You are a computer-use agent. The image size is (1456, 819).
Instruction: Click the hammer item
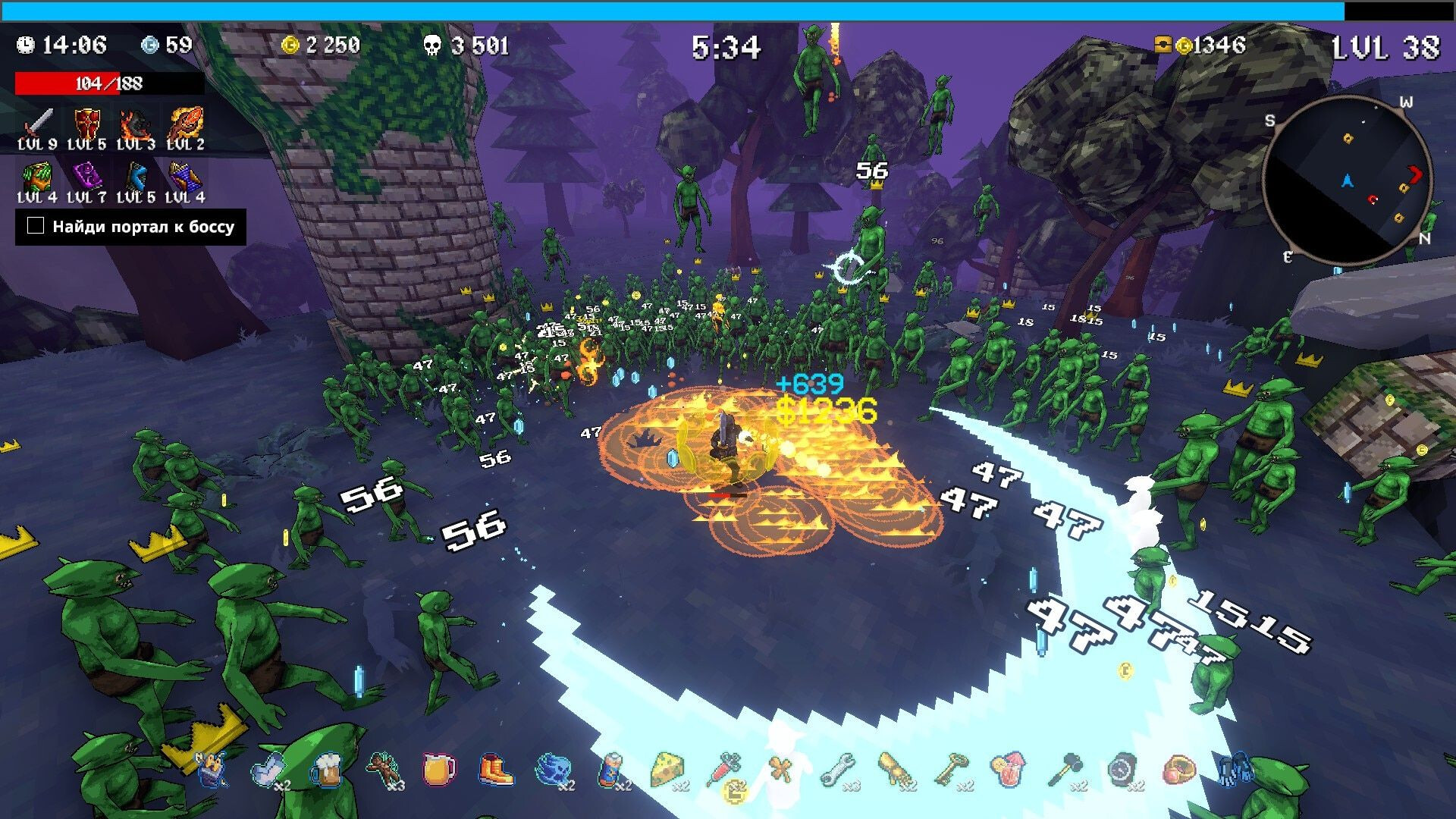[x=1065, y=770]
